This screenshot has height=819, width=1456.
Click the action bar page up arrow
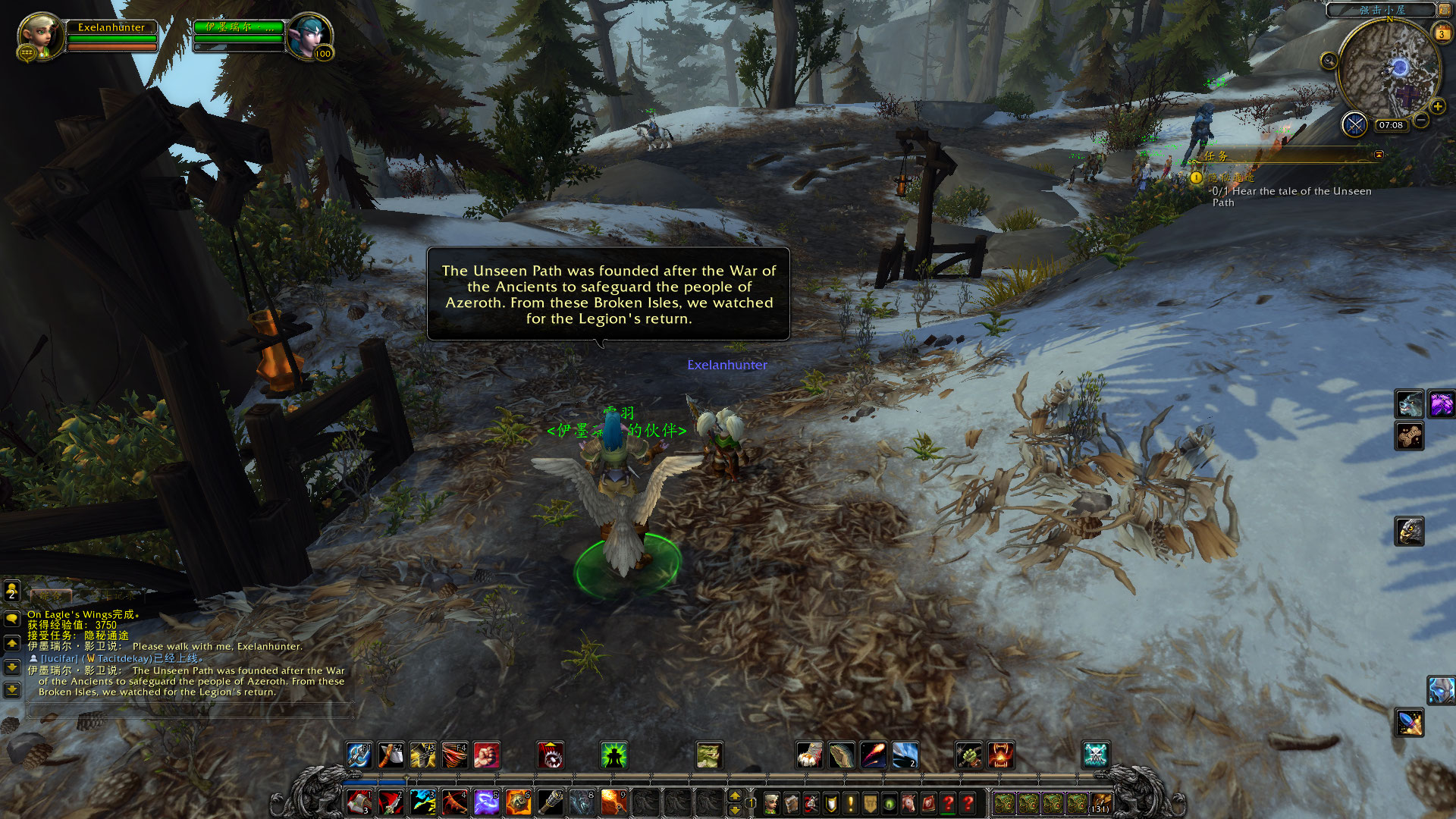coord(734,795)
